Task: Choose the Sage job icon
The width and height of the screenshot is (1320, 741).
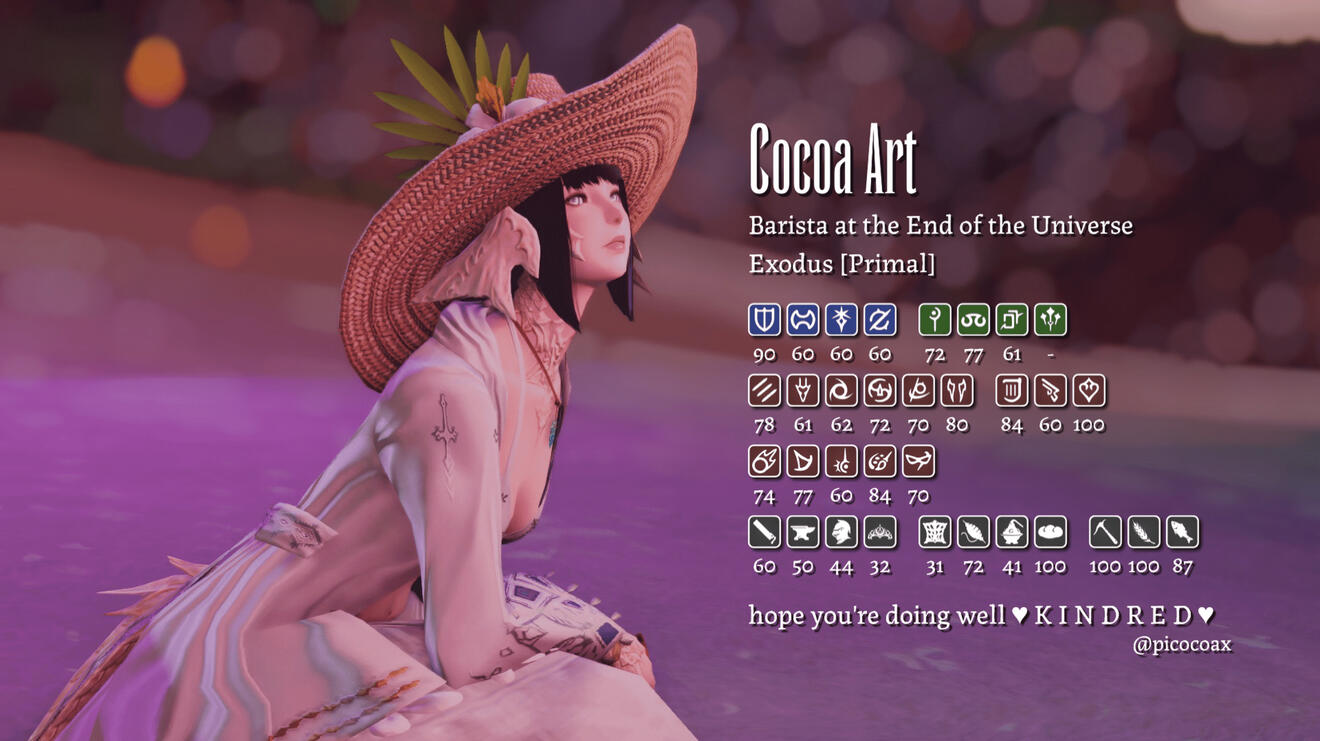Action: coord(1050,320)
